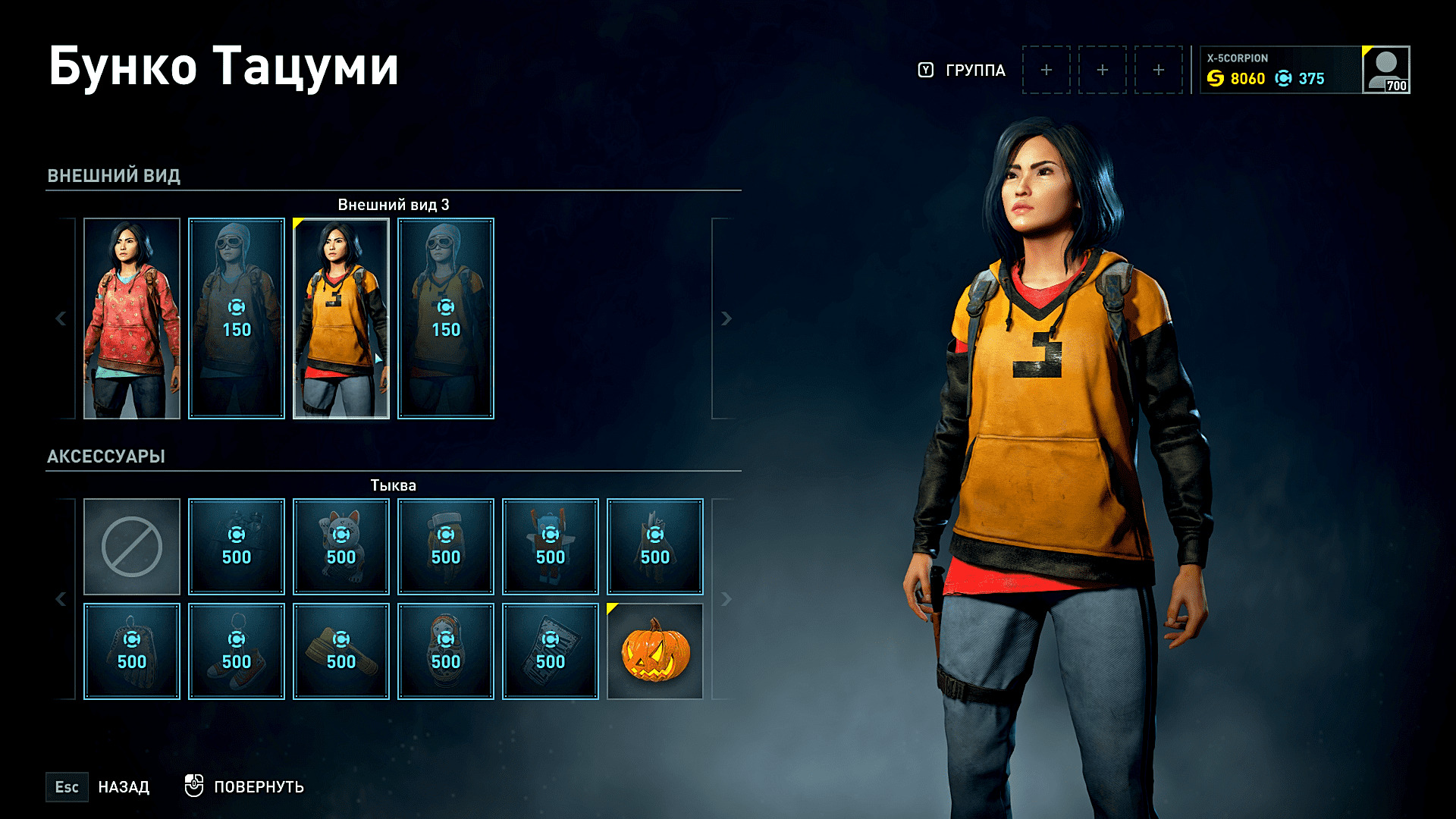Select the hanging sneakers accessory
Image resolution: width=1456 pixels, height=819 pixels.
click(237, 651)
